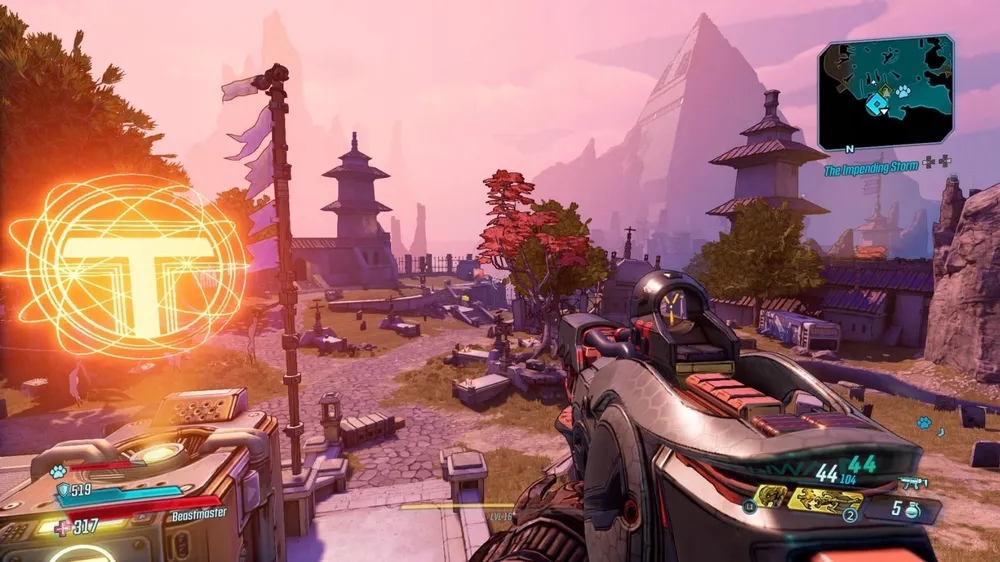The width and height of the screenshot is (1000, 562).
Task: Activate the larger gold beast action skill
Action: click(824, 499)
